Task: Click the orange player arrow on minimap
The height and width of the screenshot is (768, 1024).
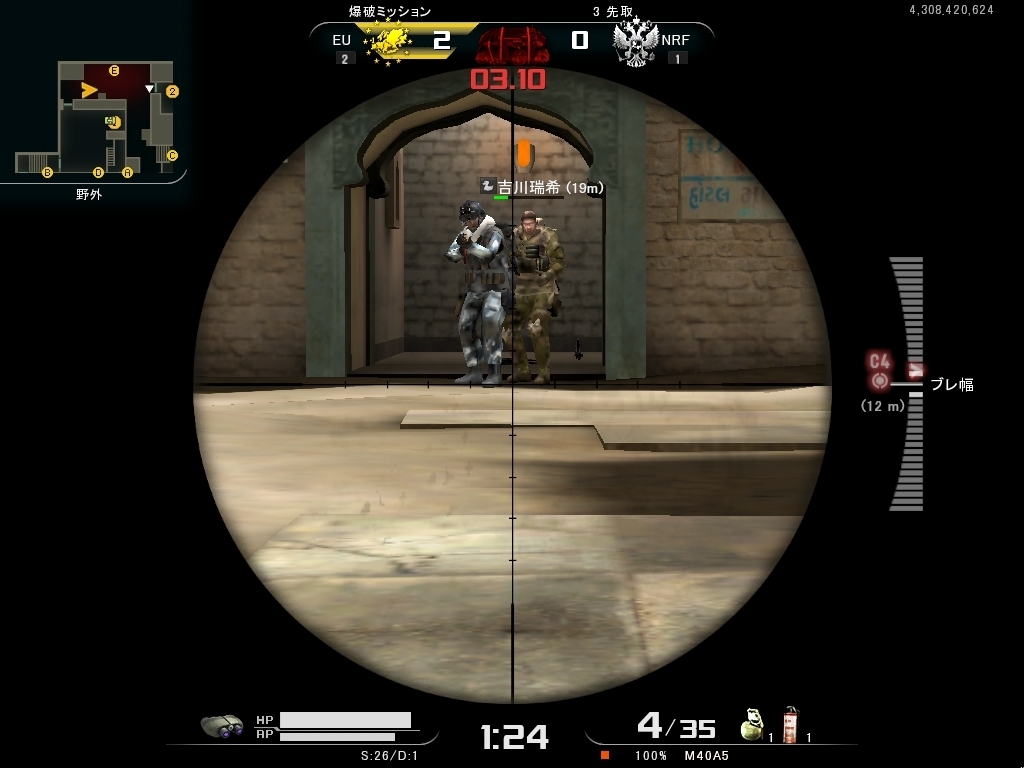Action: pyautogui.click(x=89, y=91)
